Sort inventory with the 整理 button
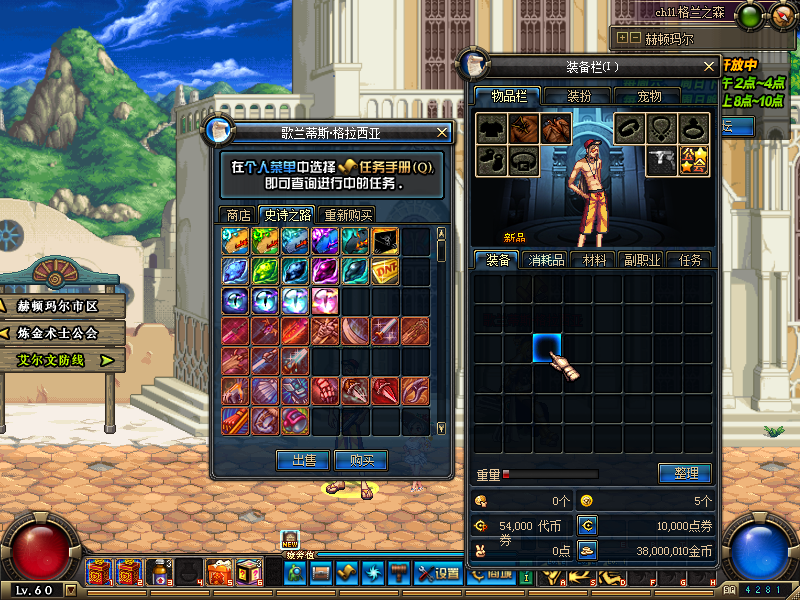The width and height of the screenshot is (800, 600). tap(685, 473)
